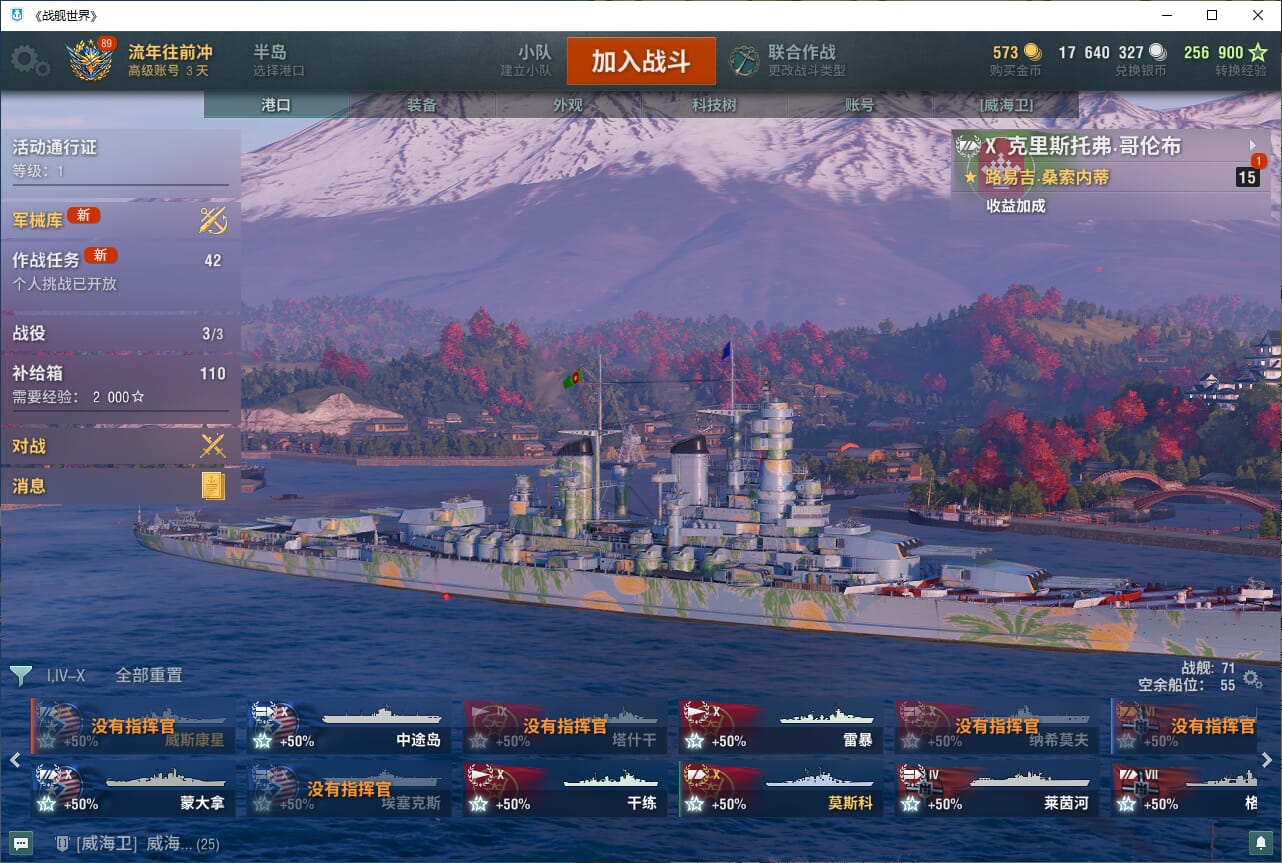This screenshot has height=863, width=1282.
Task: Open the 外观 tab
Action: [x=567, y=105]
